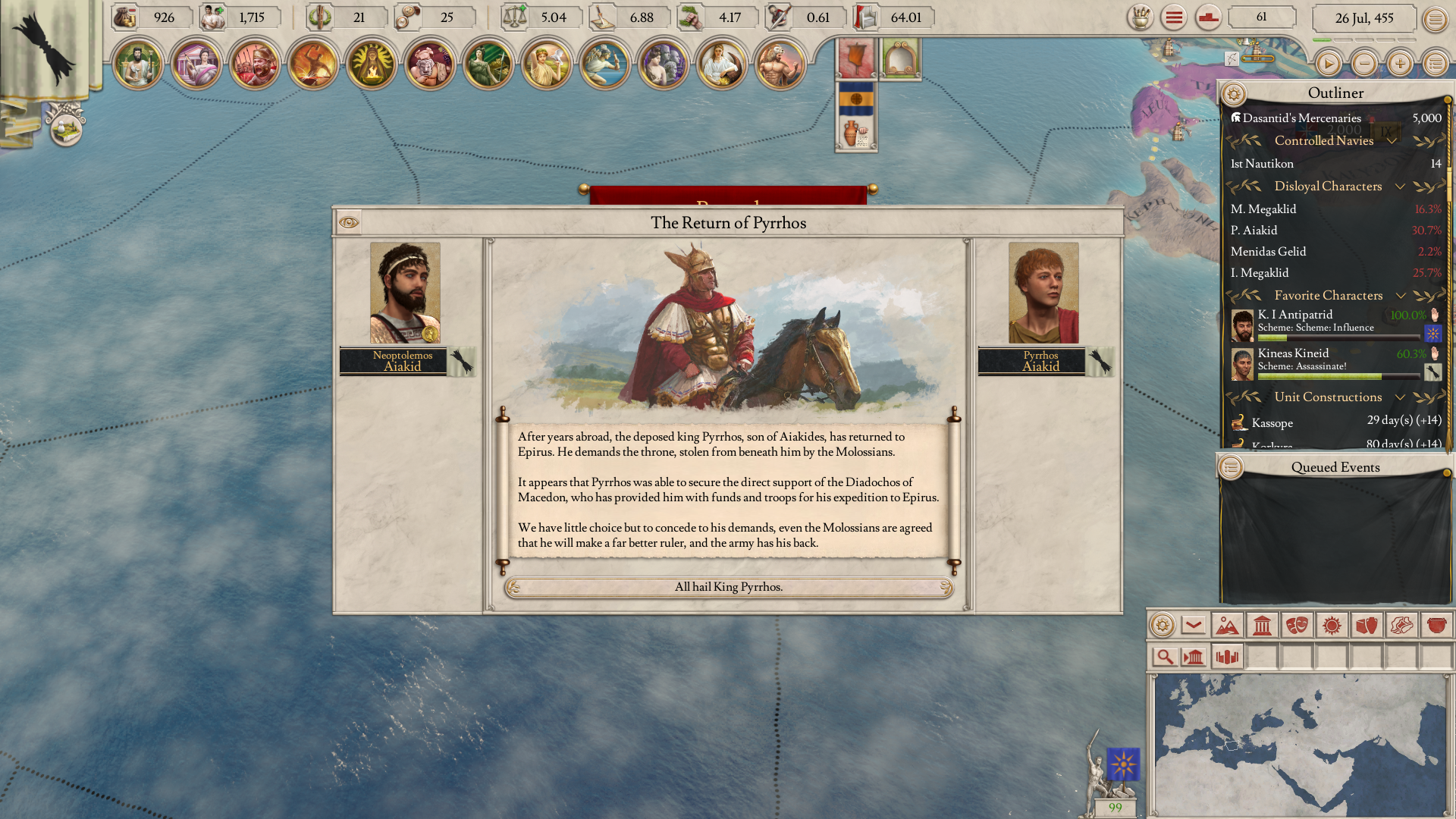This screenshot has height=819, width=1456.
Task: Open the red banner tab above the event
Action: tap(855, 58)
